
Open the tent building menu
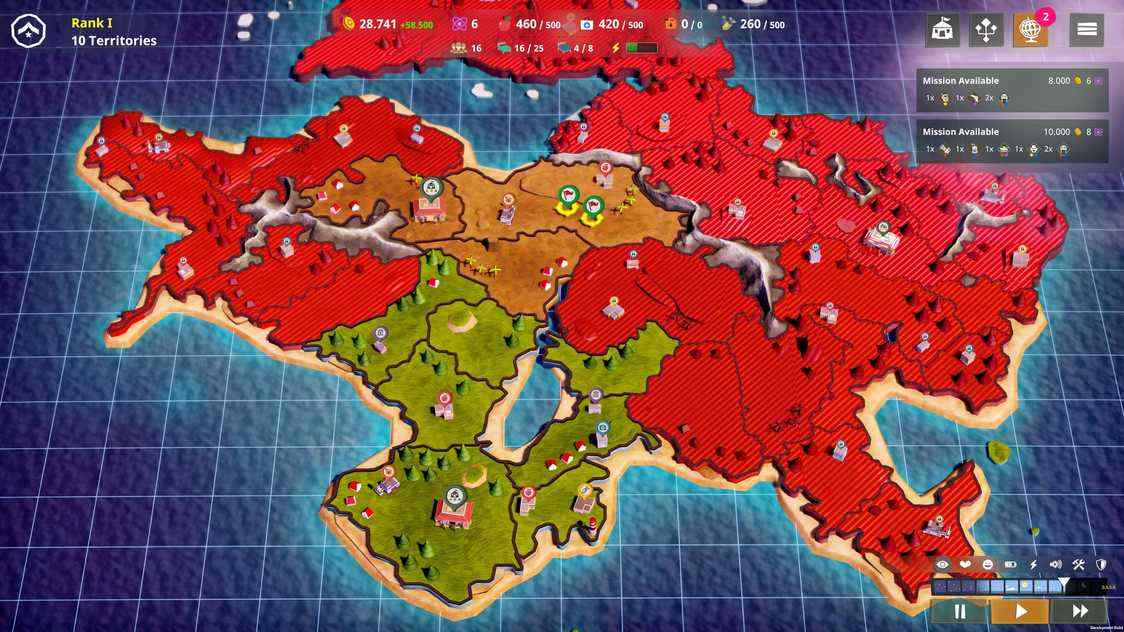941,30
